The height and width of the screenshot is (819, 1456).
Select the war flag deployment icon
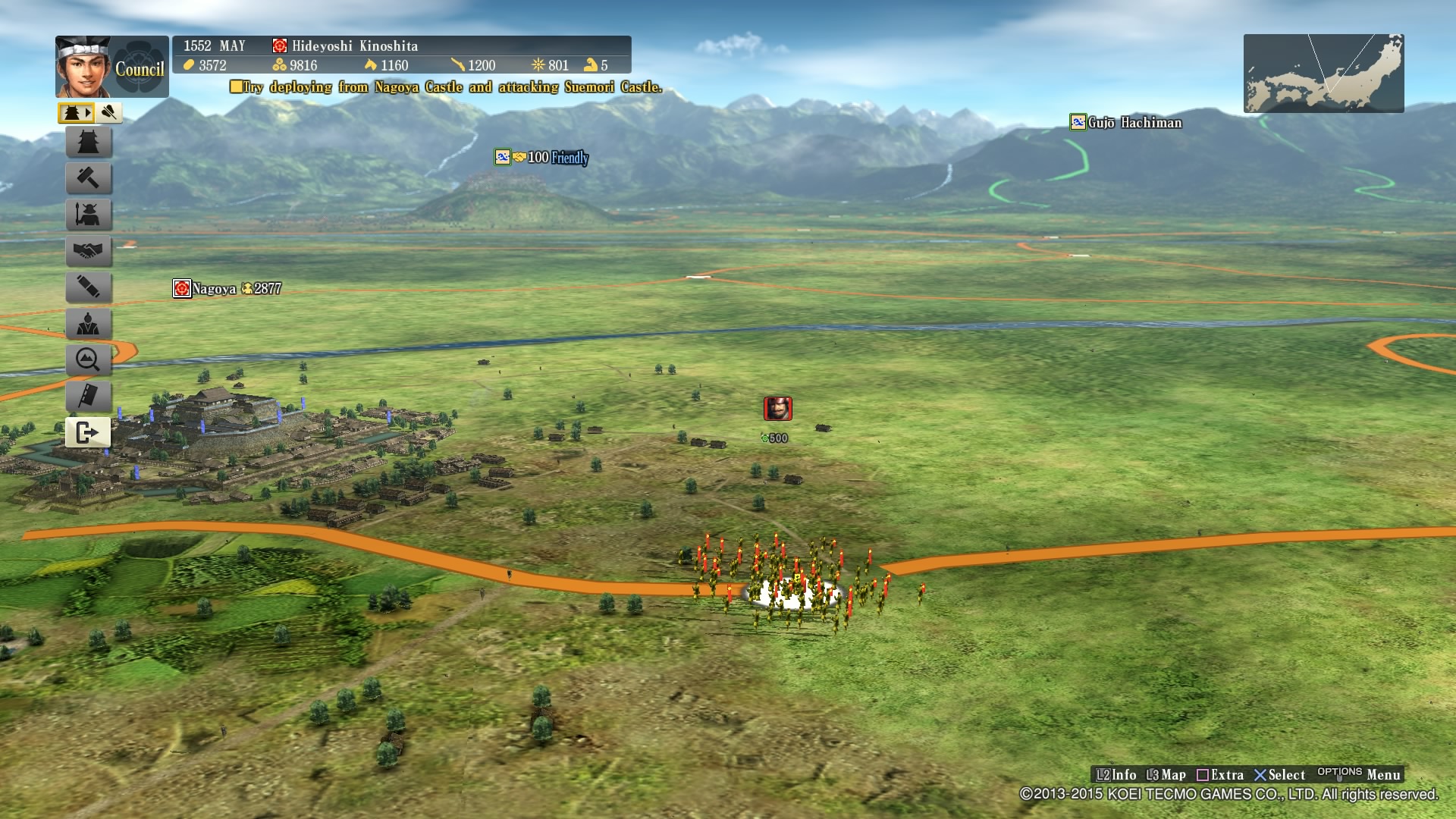[89, 397]
